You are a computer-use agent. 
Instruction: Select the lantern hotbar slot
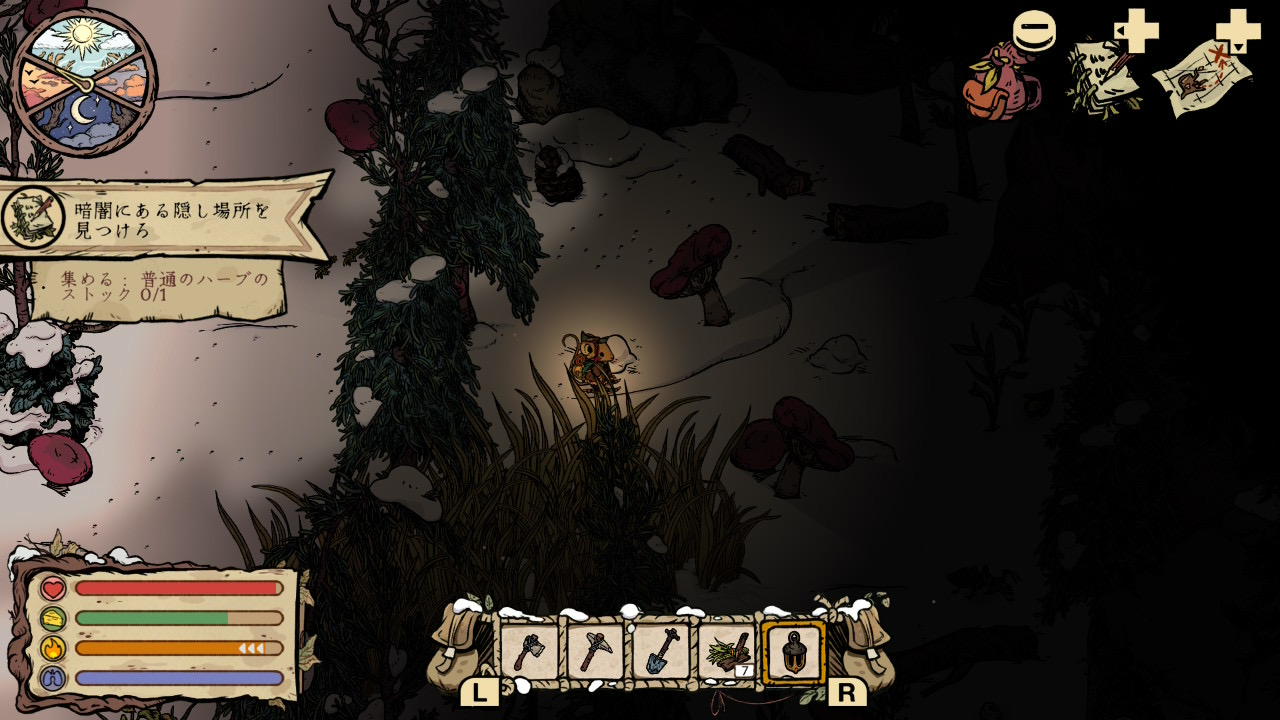(794, 652)
